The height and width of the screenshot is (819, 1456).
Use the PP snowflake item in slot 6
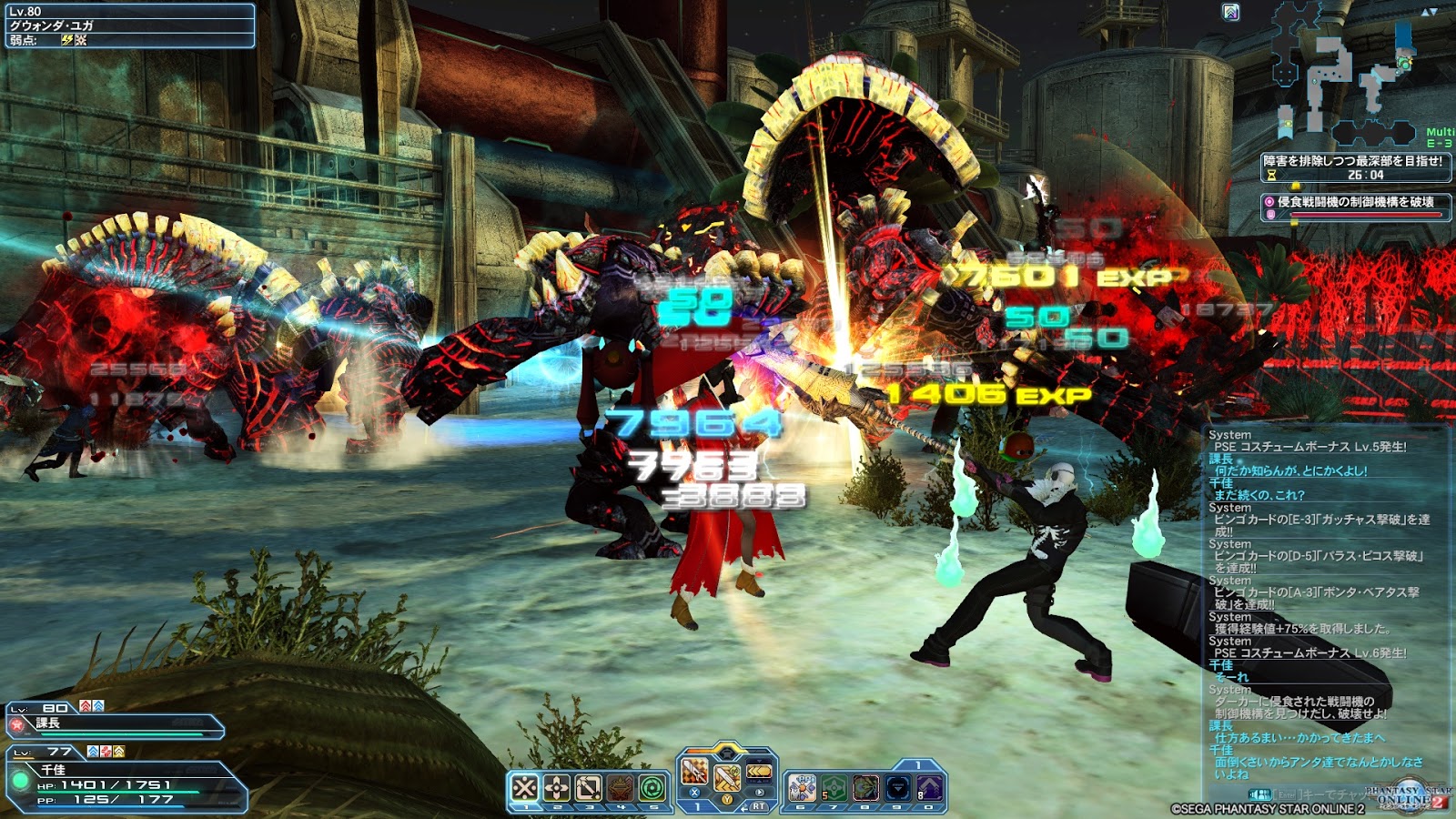click(802, 787)
